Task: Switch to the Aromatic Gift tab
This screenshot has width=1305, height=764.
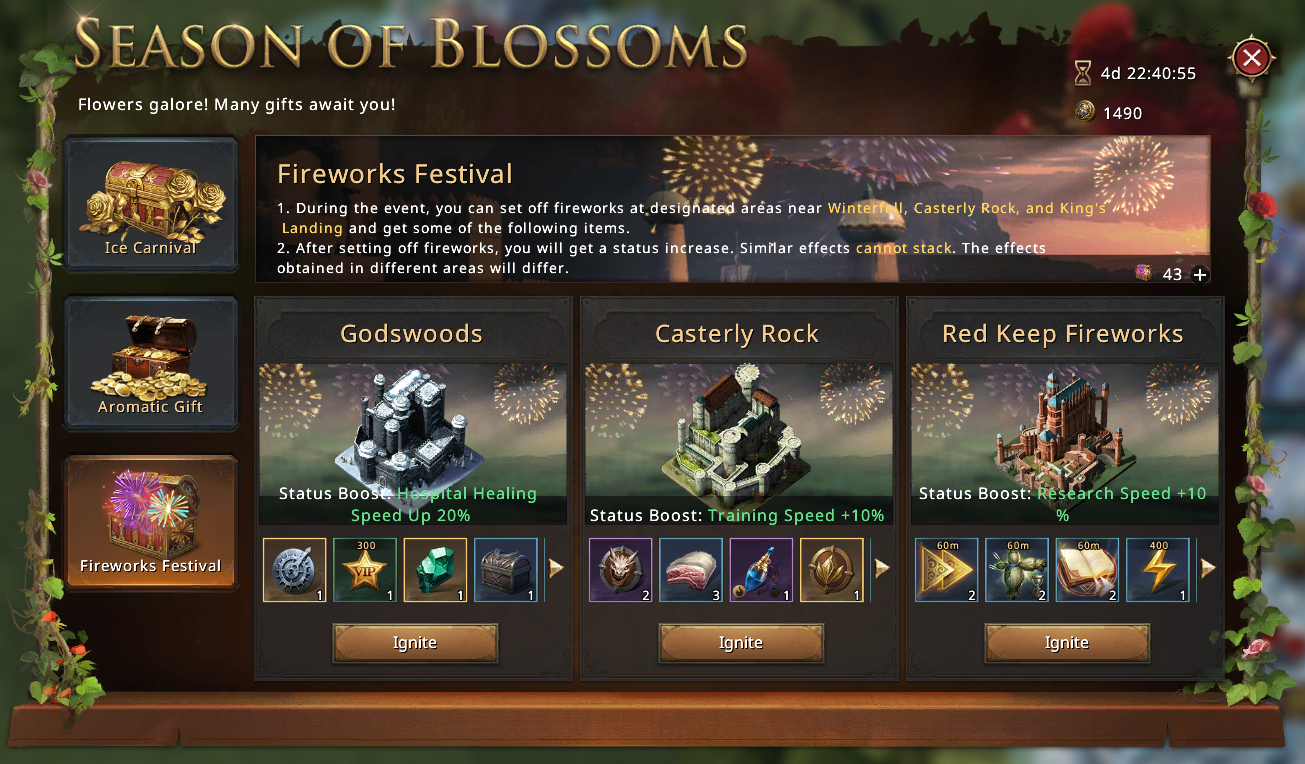Action: point(151,363)
